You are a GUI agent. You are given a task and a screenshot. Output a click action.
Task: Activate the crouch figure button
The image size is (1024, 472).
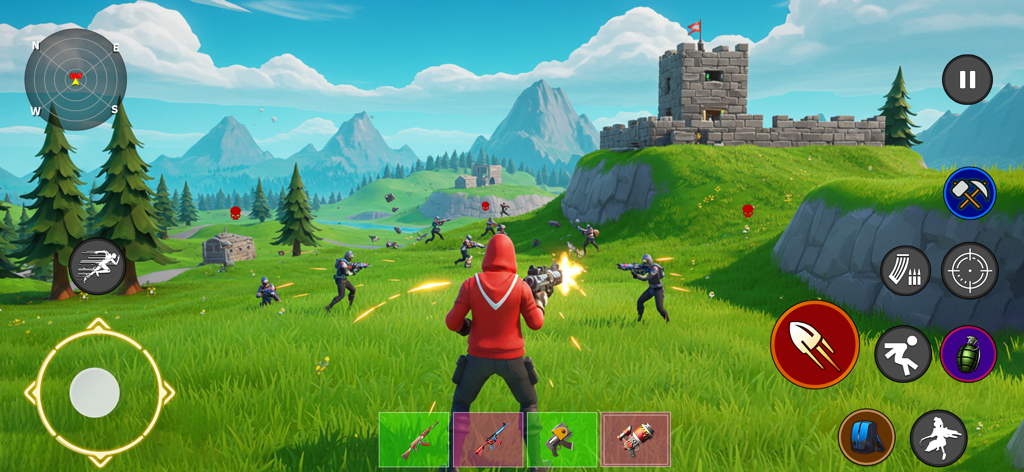[903, 354]
